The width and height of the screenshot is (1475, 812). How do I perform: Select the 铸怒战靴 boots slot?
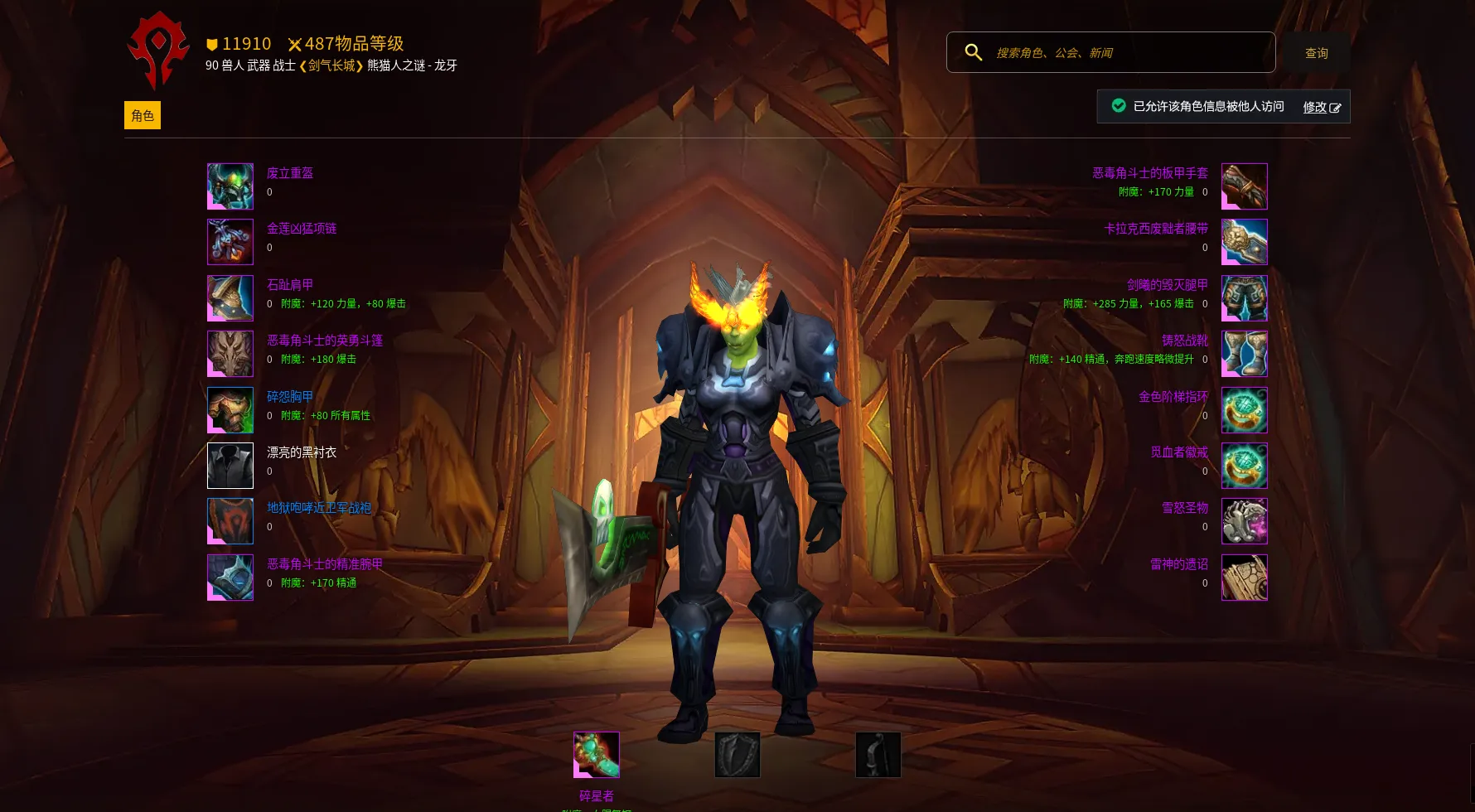[1244, 354]
